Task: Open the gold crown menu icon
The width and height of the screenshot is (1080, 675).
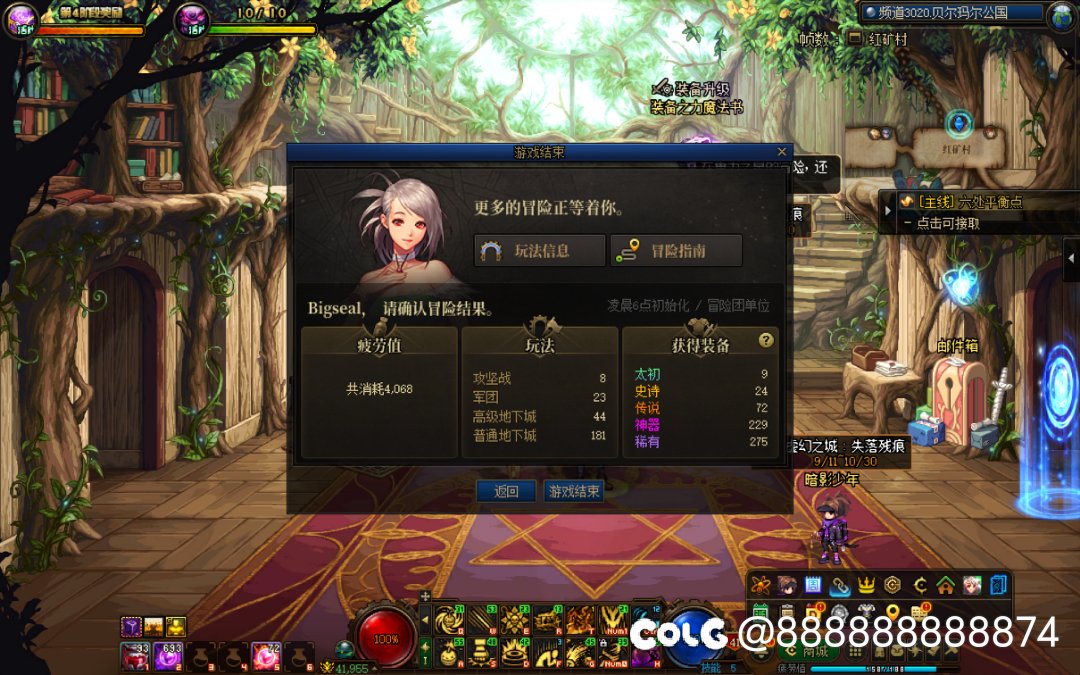Action: coord(866,585)
